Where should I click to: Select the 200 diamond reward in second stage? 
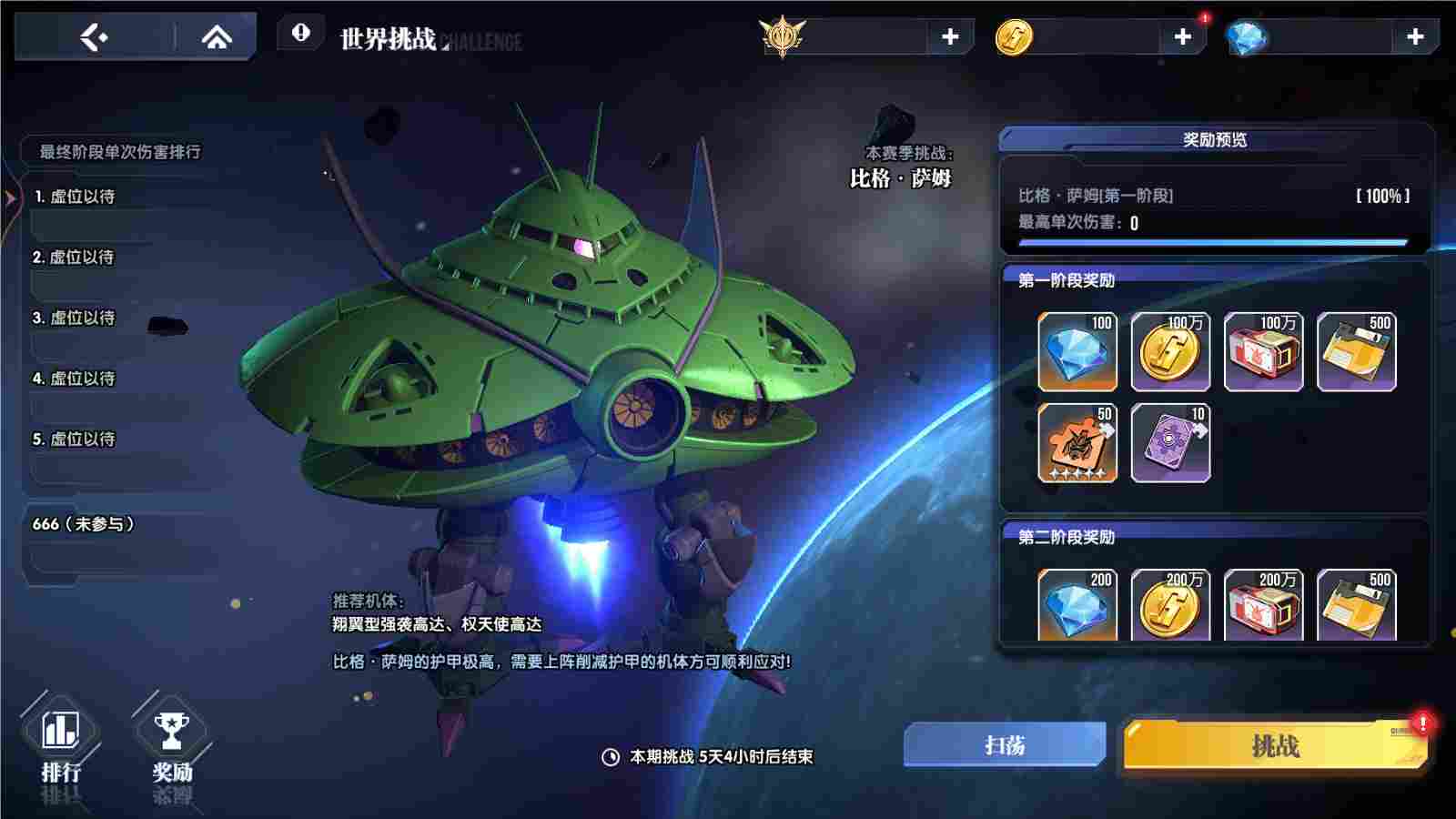[x=1076, y=602]
